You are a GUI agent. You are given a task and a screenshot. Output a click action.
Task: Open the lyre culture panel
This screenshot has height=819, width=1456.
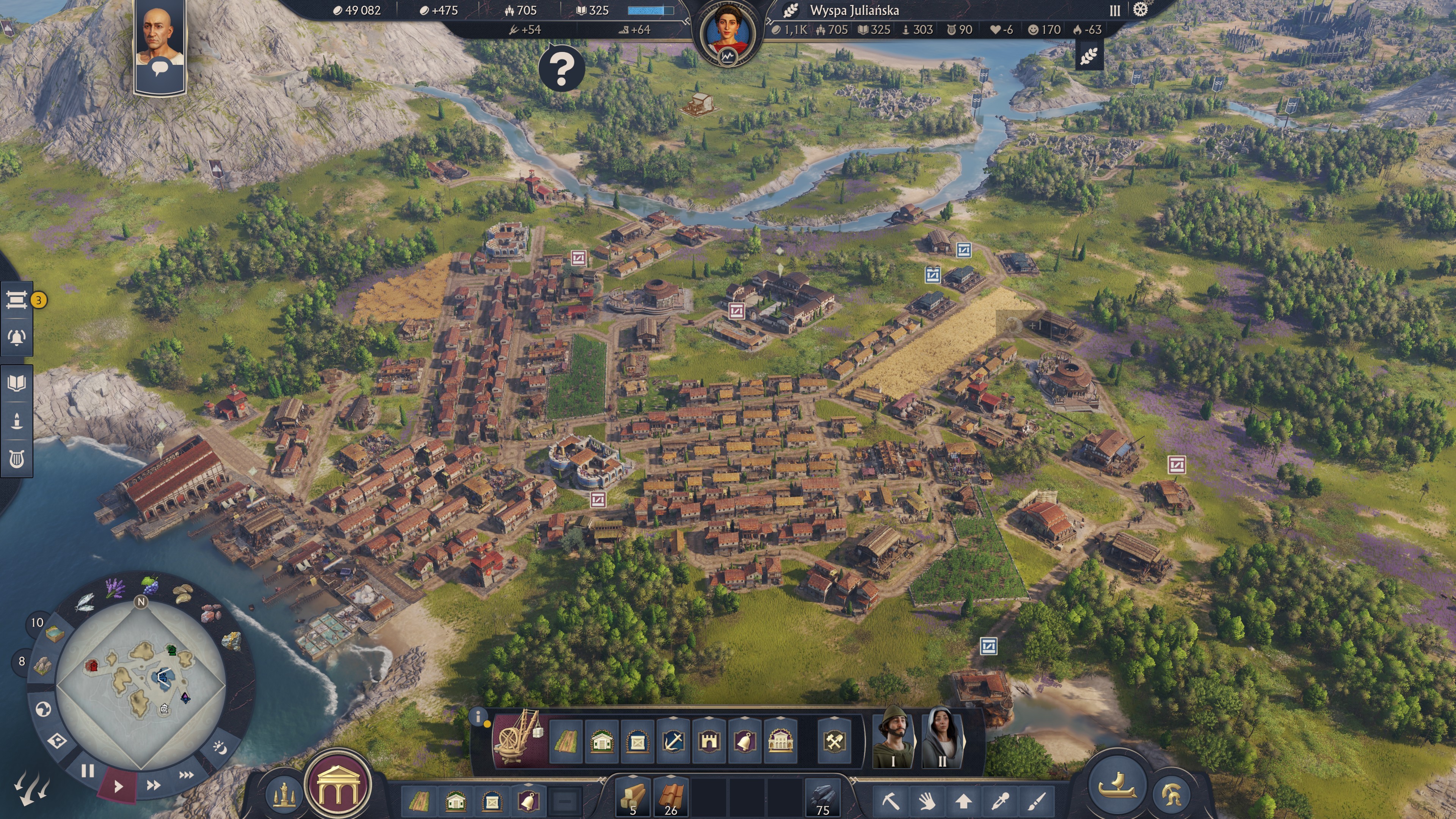tap(16, 459)
